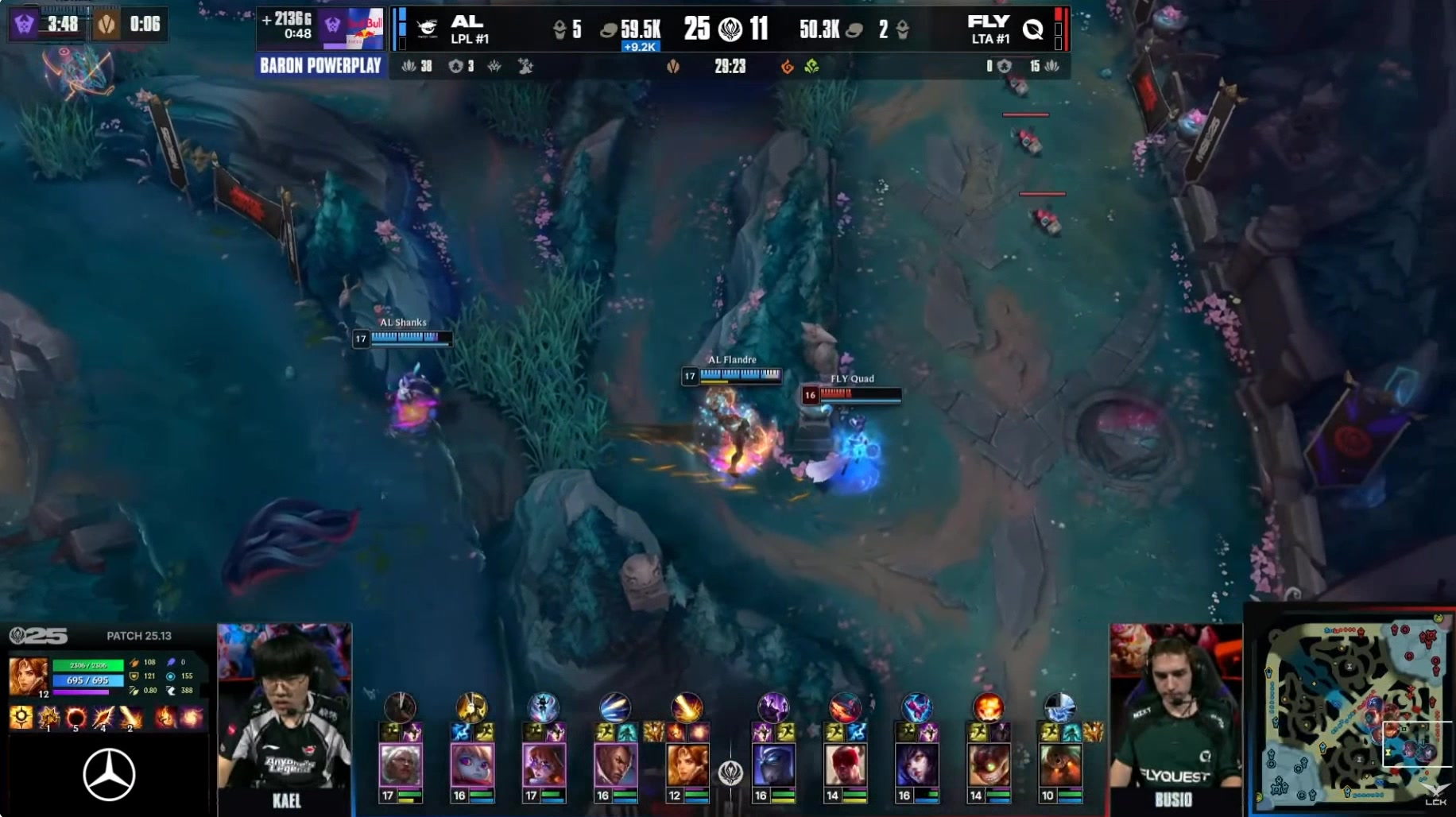Screen dimensions: 1456x817
Task: Select the red-haired champion with glasses portrait
Action: (544, 765)
